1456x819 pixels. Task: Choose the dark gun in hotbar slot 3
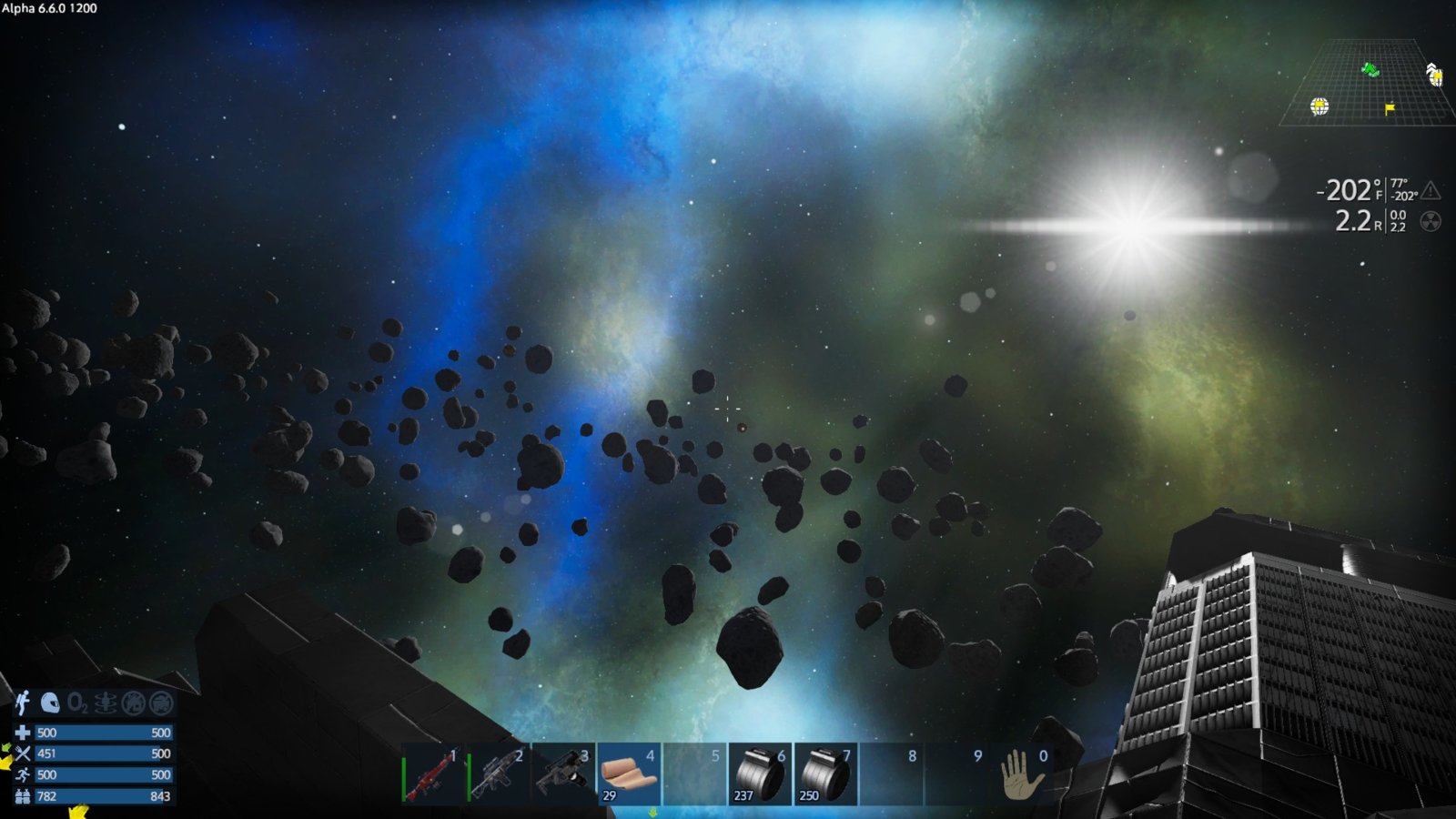click(x=563, y=774)
